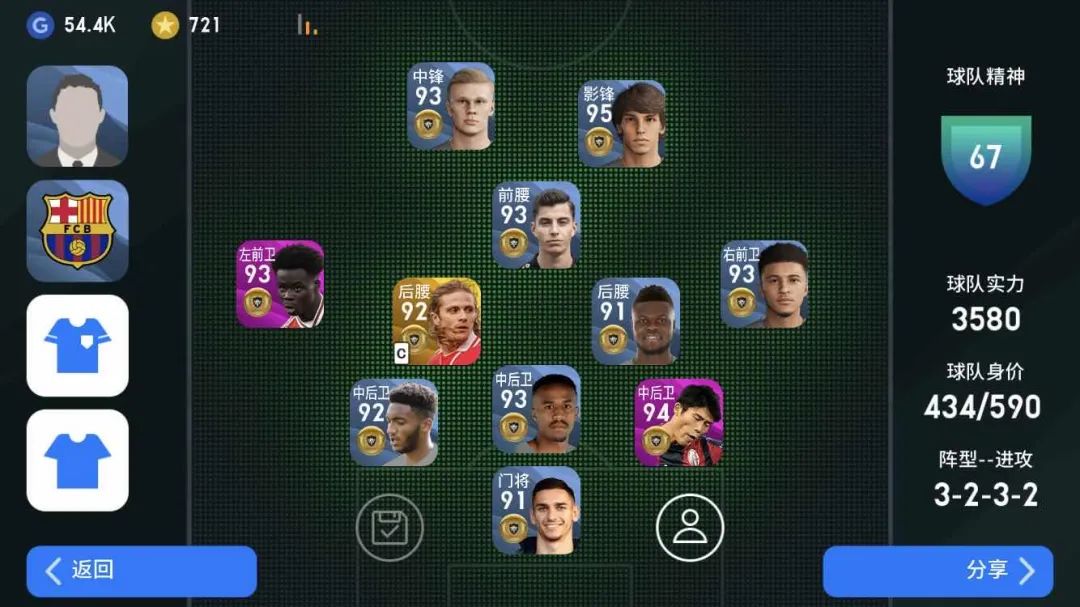This screenshot has height=607, width=1080.
Task: Select the 中后卫 card rated 94
Action: (x=679, y=422)
